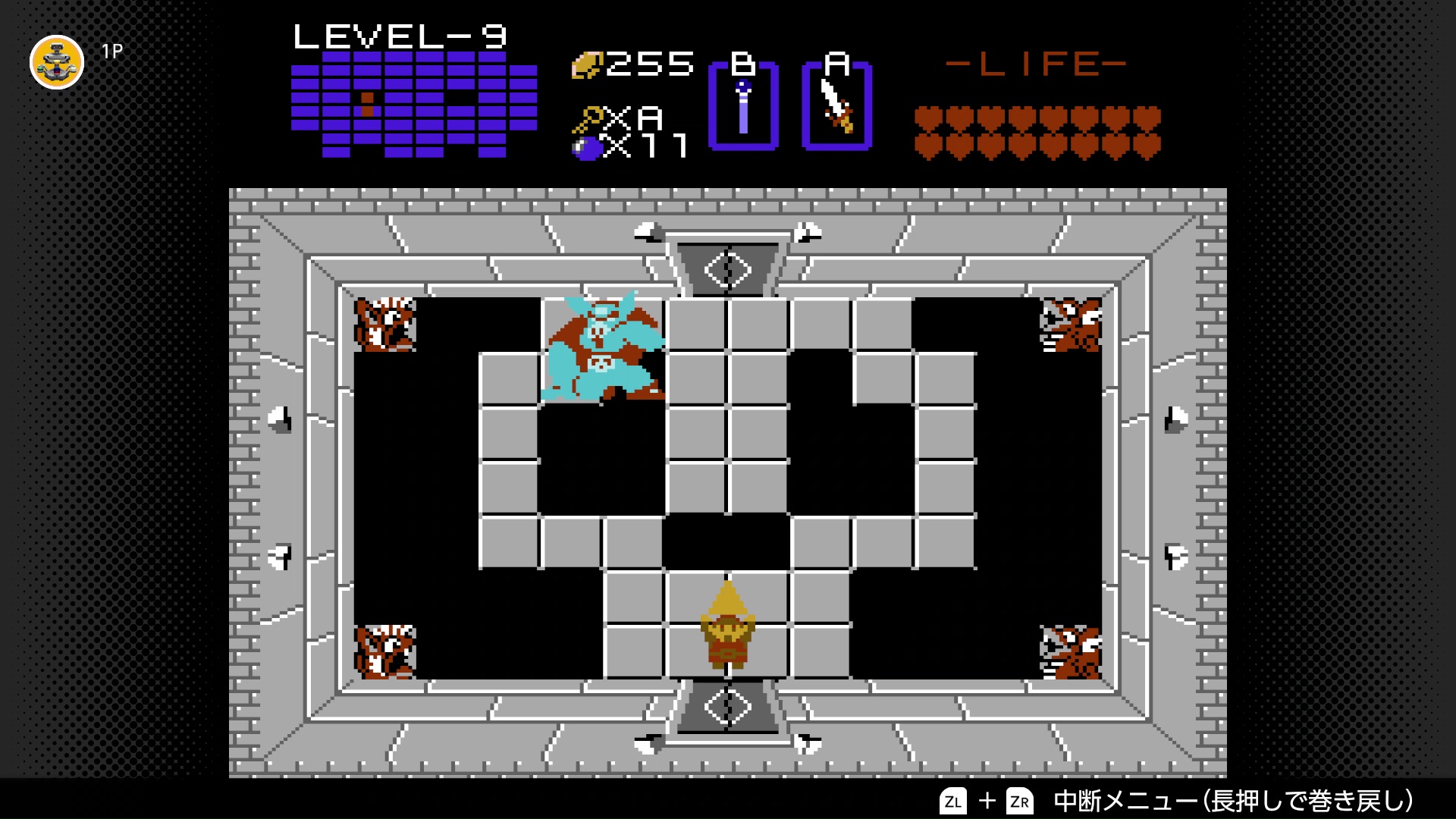Click the first heart in the LIFE meter
The image size is (1456, 819).
click(927, 118)
